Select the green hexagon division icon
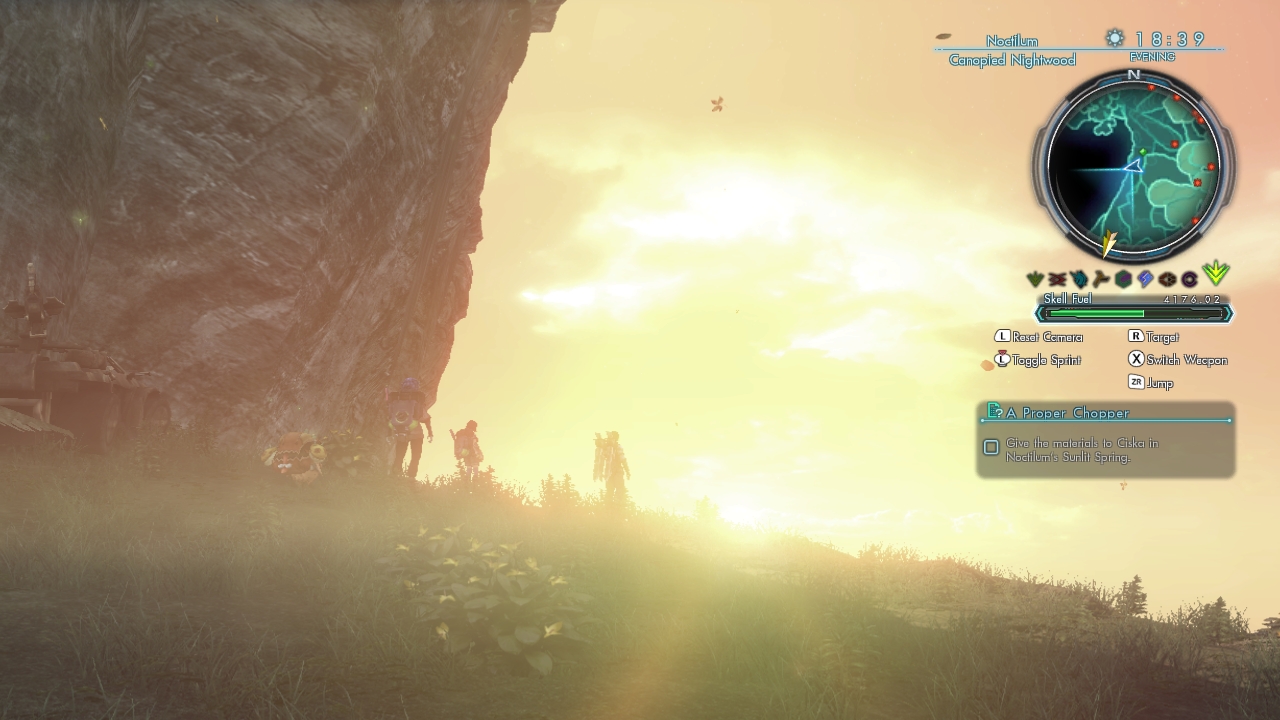This screenshot has height=720, width=1280. click(1123, 280)
